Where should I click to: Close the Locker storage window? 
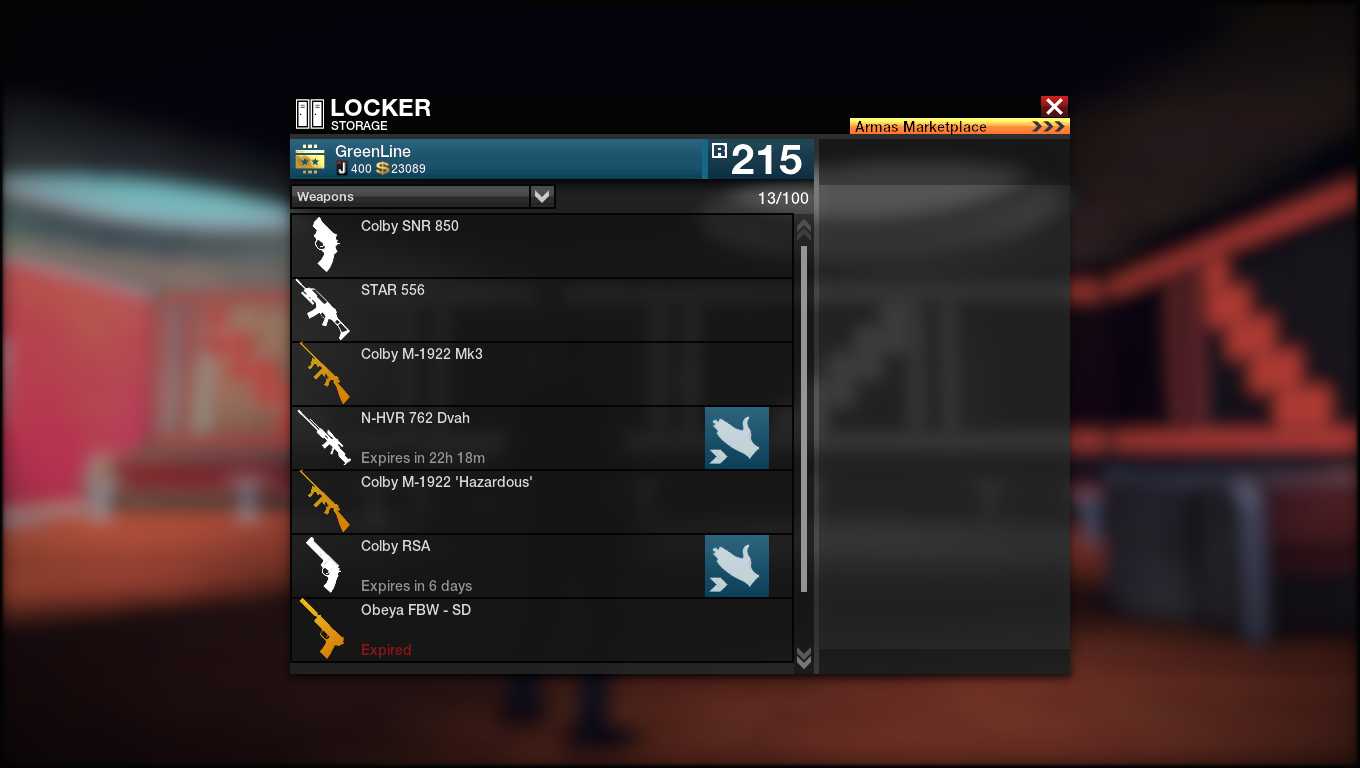(x=1054, y=106)
